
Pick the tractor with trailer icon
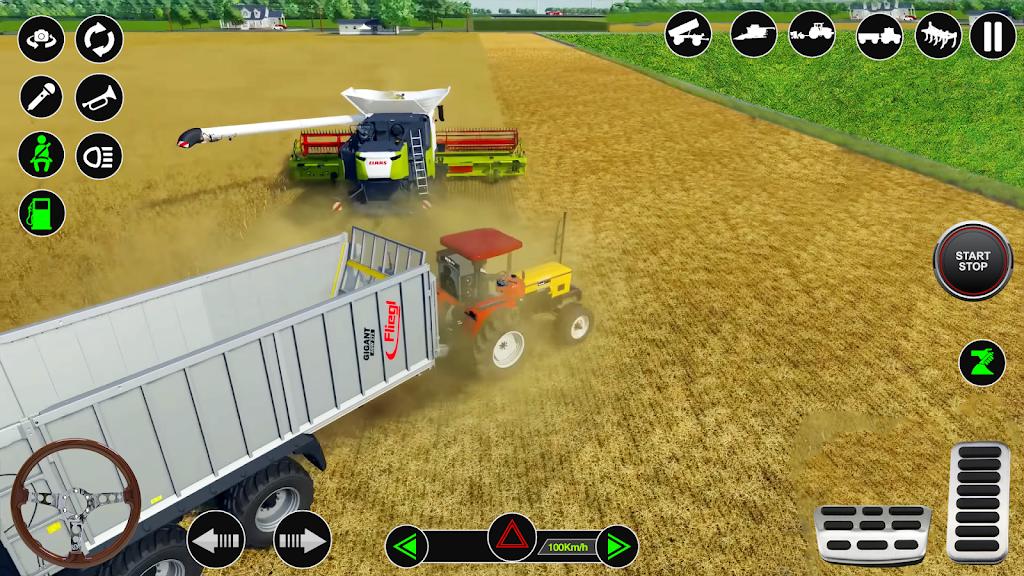click(x=880, y=35)
